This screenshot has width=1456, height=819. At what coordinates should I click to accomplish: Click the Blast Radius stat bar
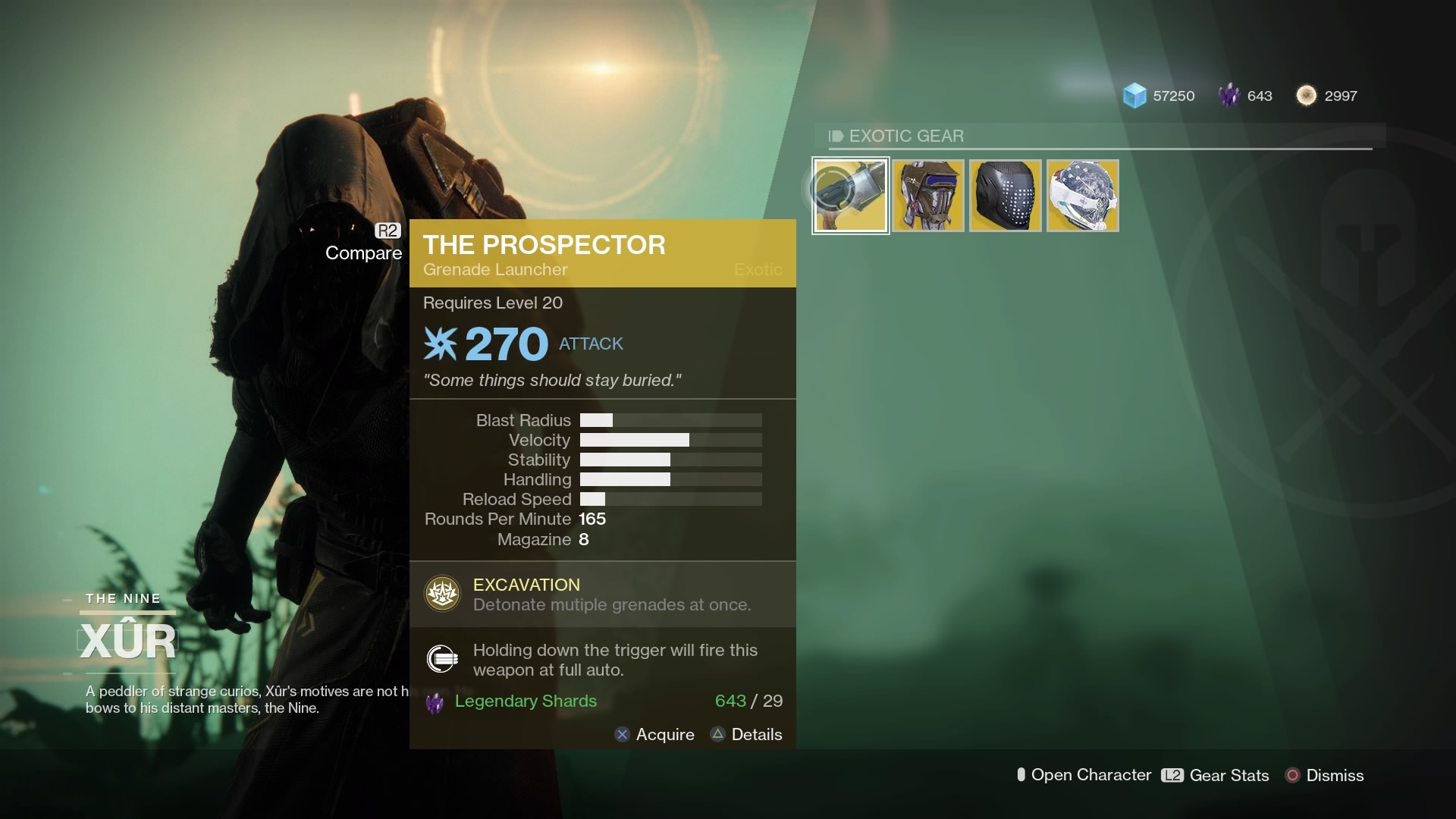[x=670, y=420]
